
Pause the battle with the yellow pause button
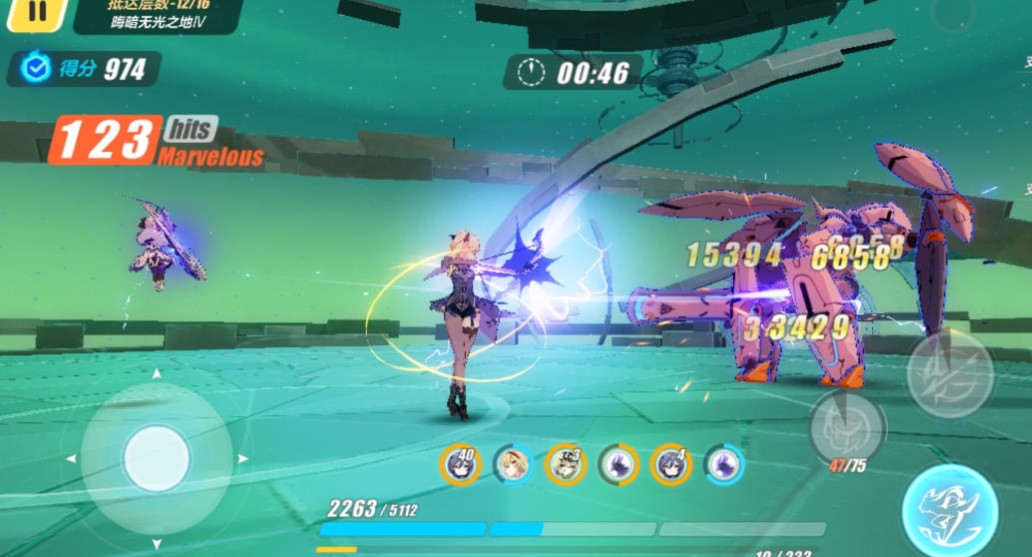tap(36, 12)
